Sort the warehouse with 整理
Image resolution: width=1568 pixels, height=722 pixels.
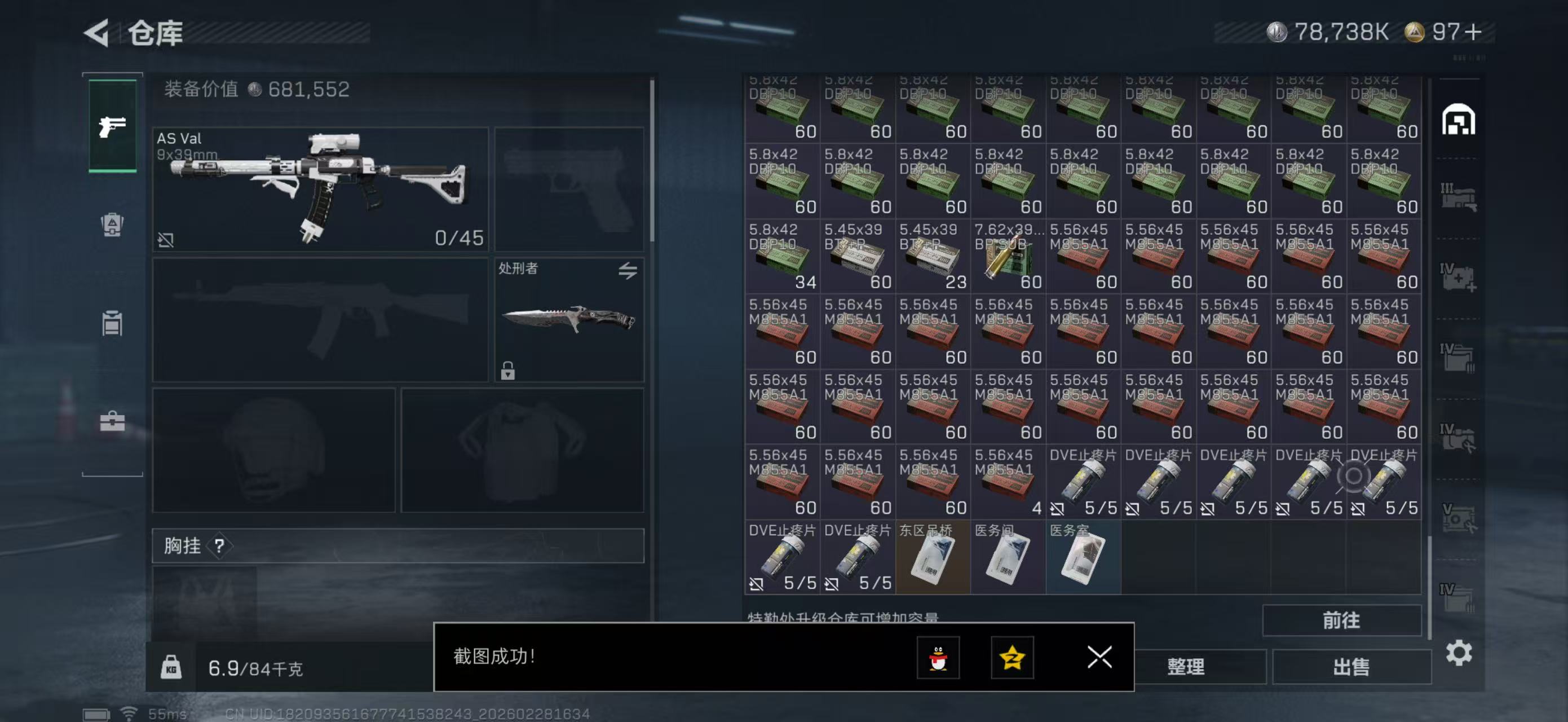click(1186, 667)
